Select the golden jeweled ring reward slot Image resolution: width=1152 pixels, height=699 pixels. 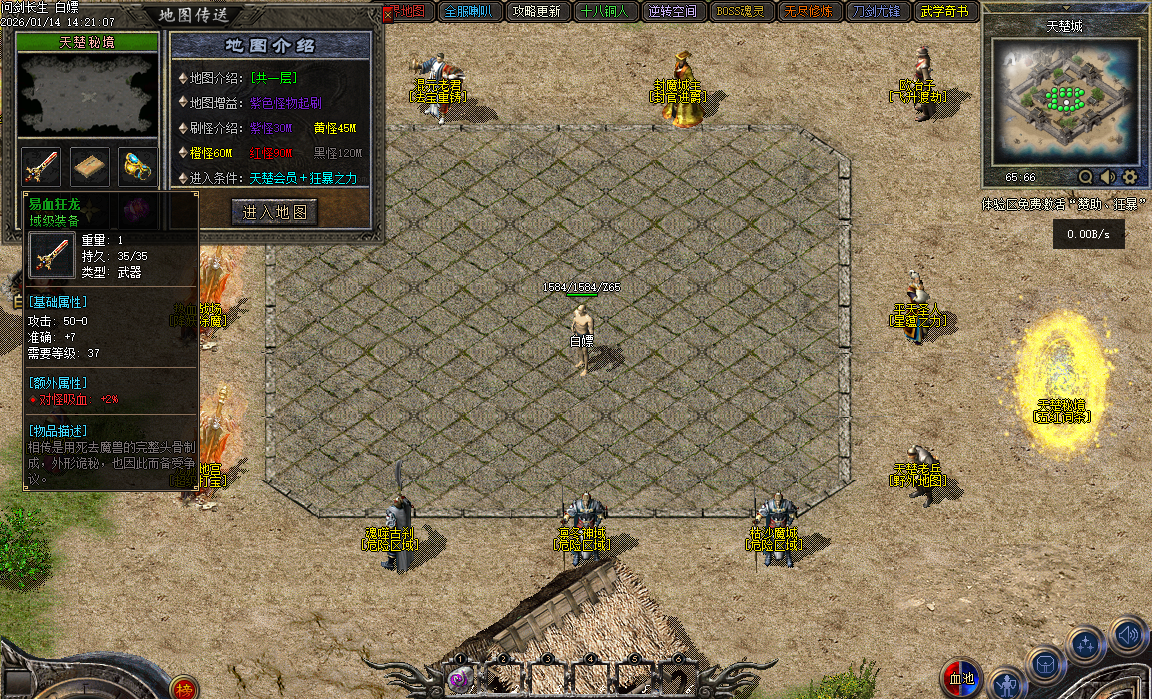[x=138, y=167]
